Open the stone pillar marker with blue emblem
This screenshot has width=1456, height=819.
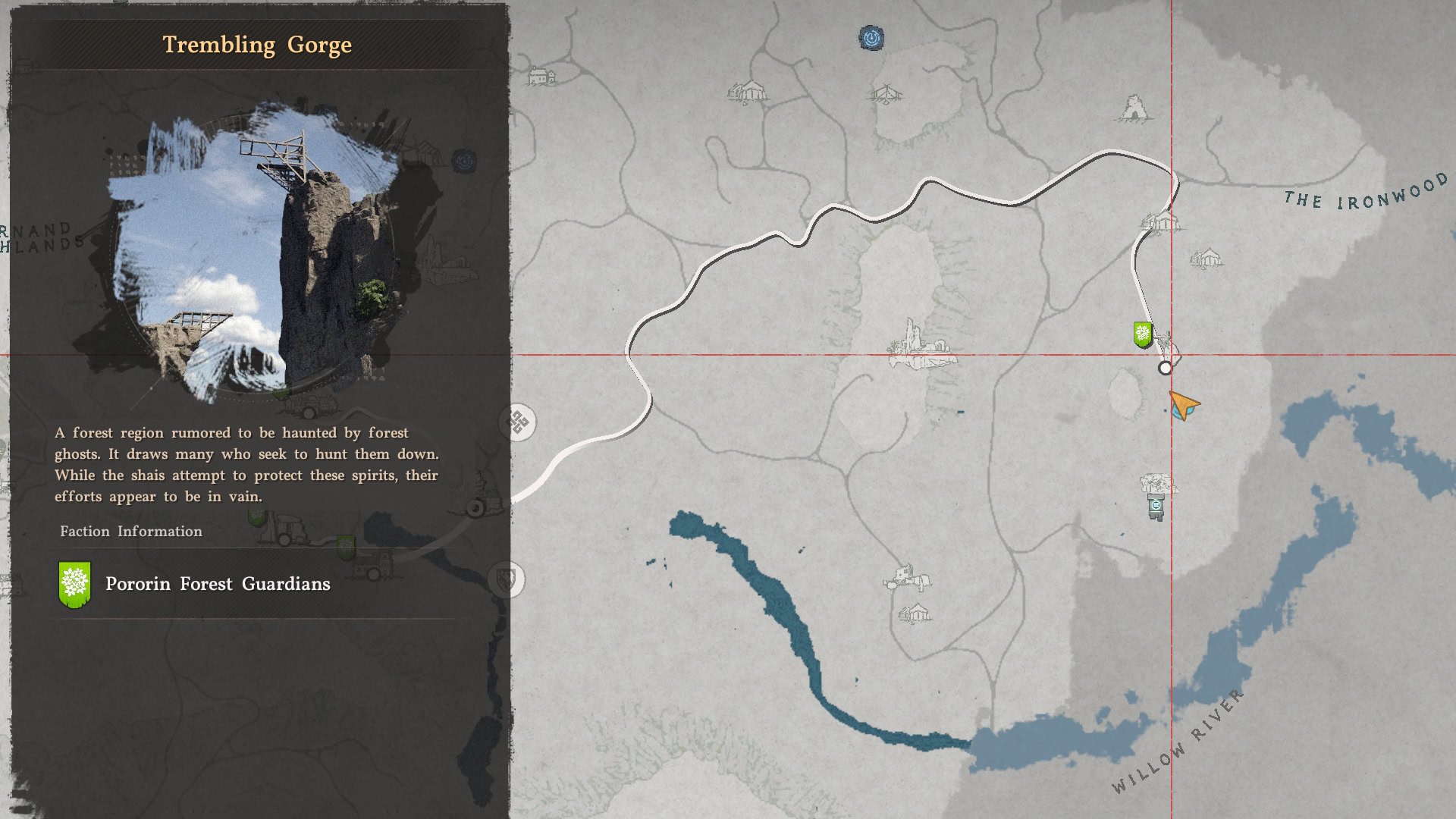1156,506
